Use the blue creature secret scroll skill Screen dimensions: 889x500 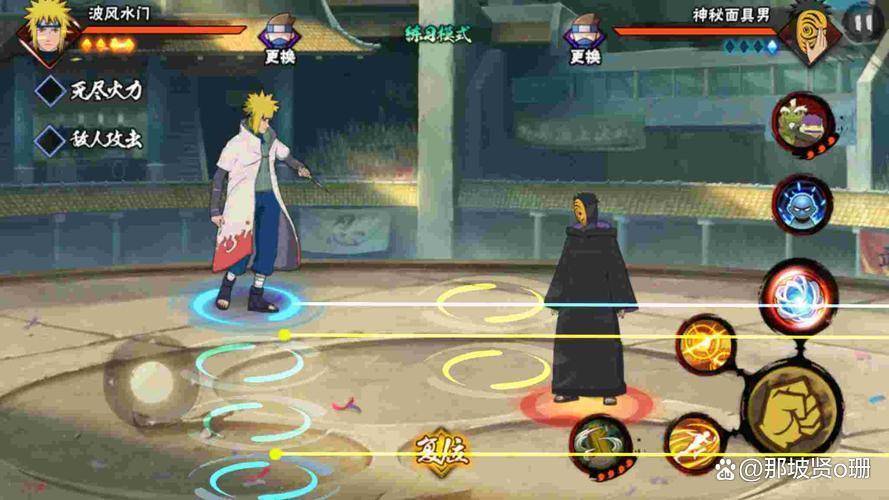(x=803, y=205)
